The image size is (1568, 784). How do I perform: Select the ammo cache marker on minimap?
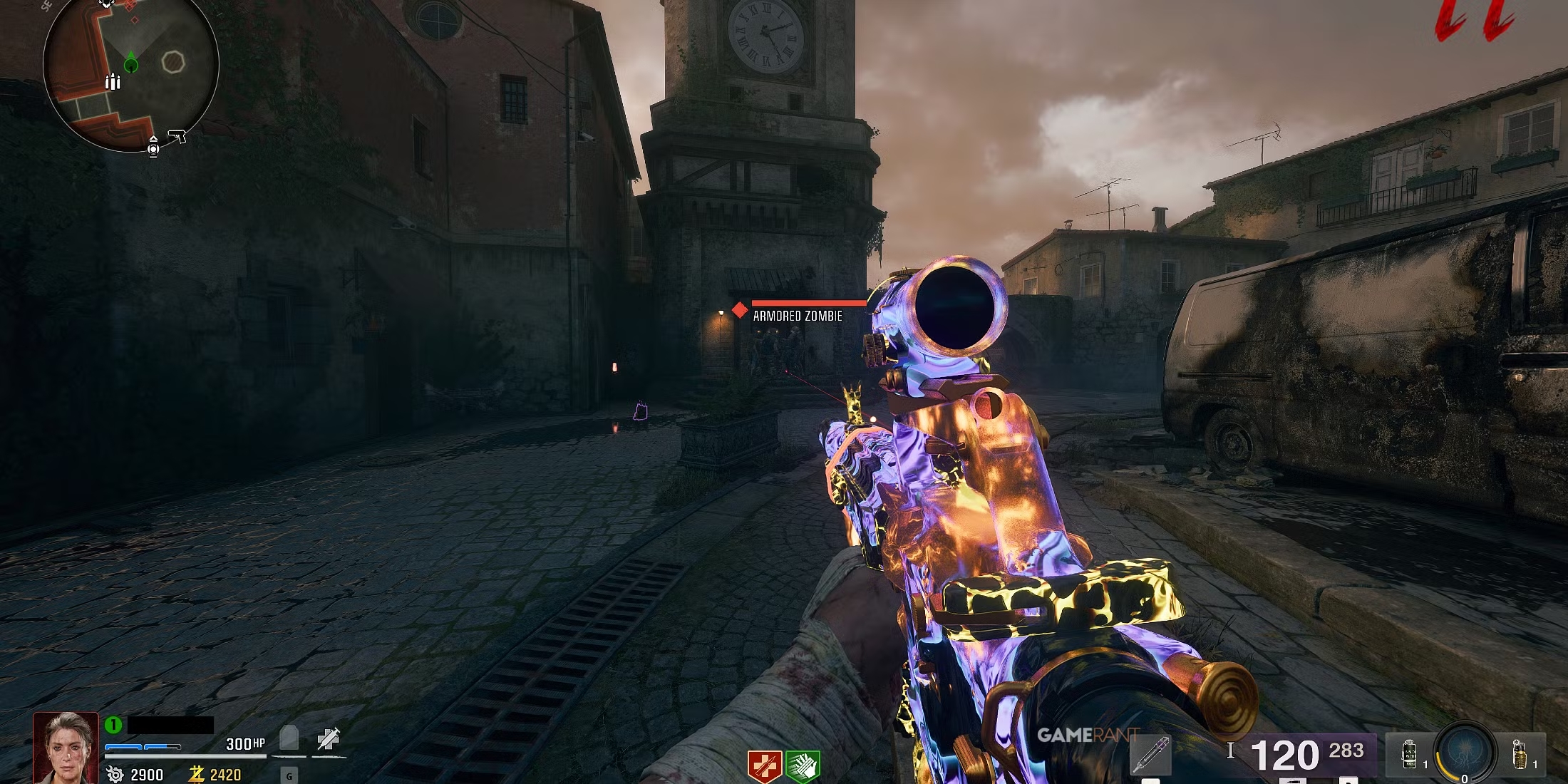(x=113, y=82)
